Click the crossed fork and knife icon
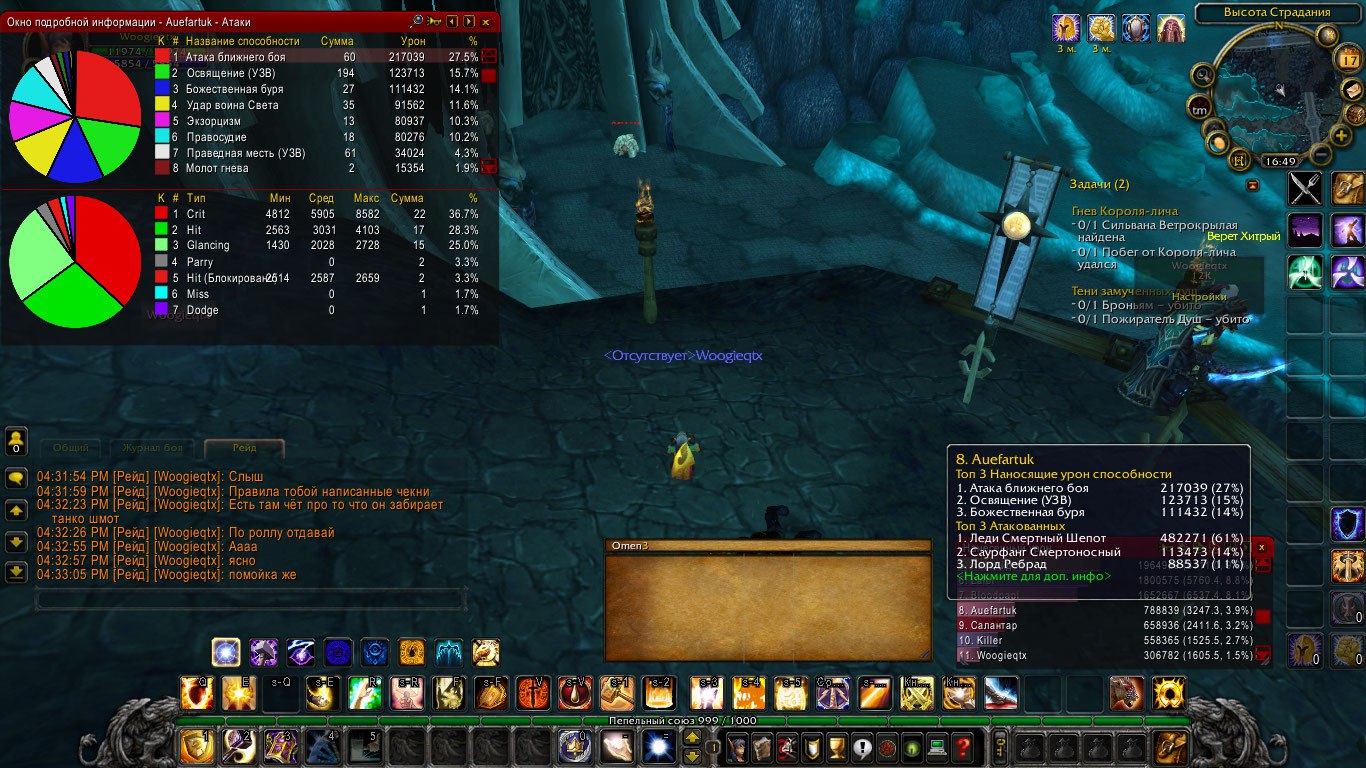Image resolution: width=1366 pixels, height=768 pixels. coord(1304,188)
